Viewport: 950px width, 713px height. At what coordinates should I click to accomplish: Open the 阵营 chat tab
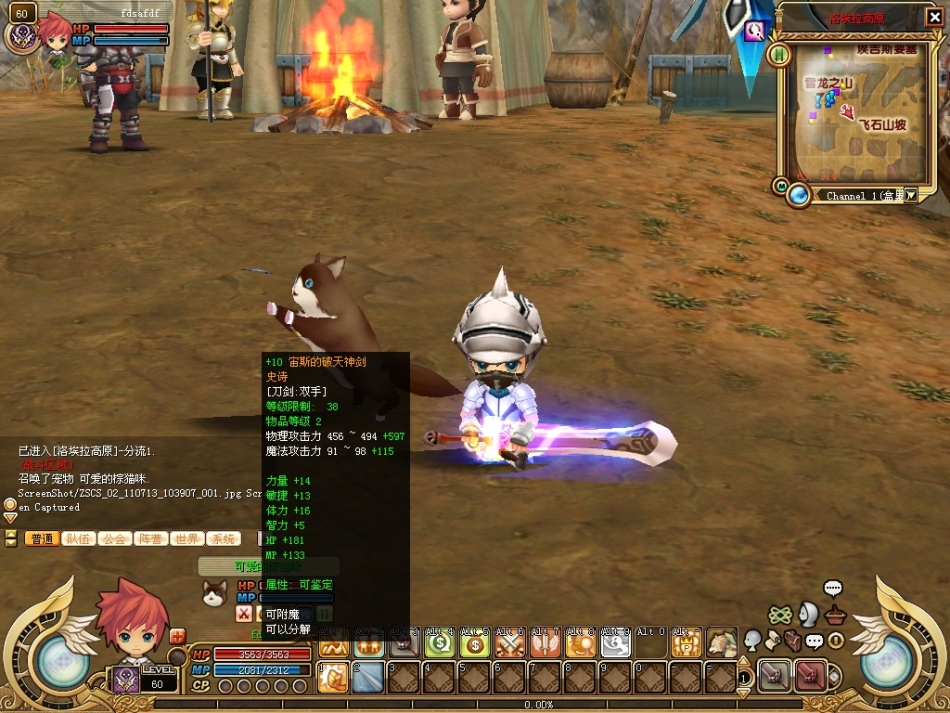[x=150, y=539]
